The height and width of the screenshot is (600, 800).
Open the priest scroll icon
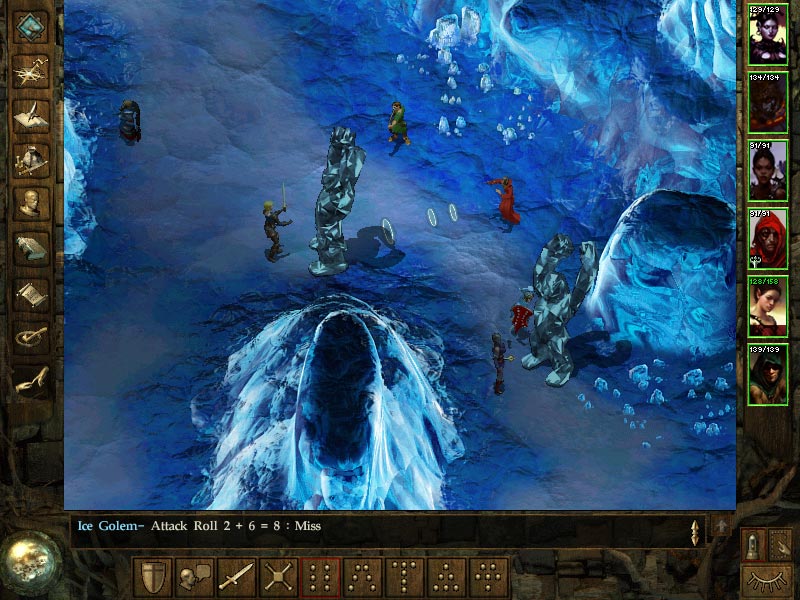[31, 292]
